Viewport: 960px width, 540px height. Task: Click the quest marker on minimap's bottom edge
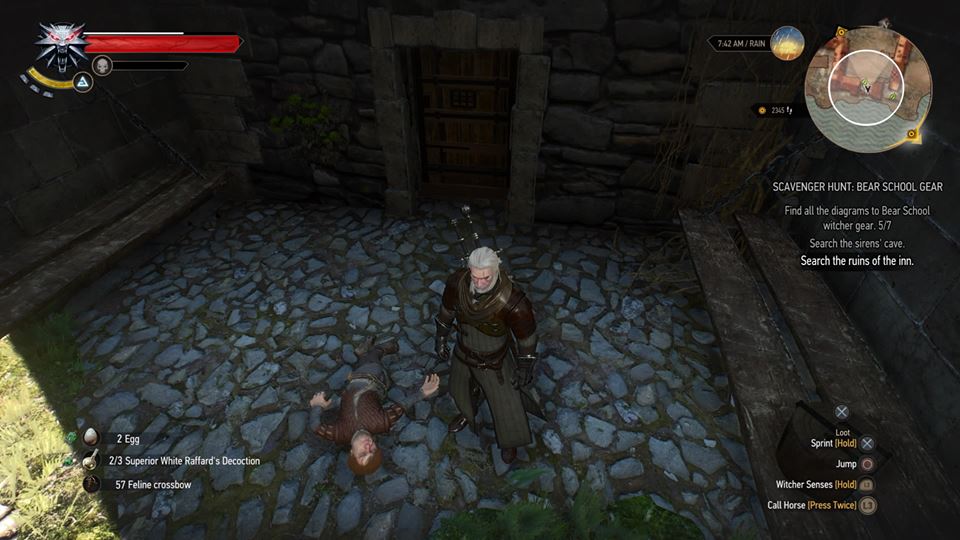(x=912, y=134)
